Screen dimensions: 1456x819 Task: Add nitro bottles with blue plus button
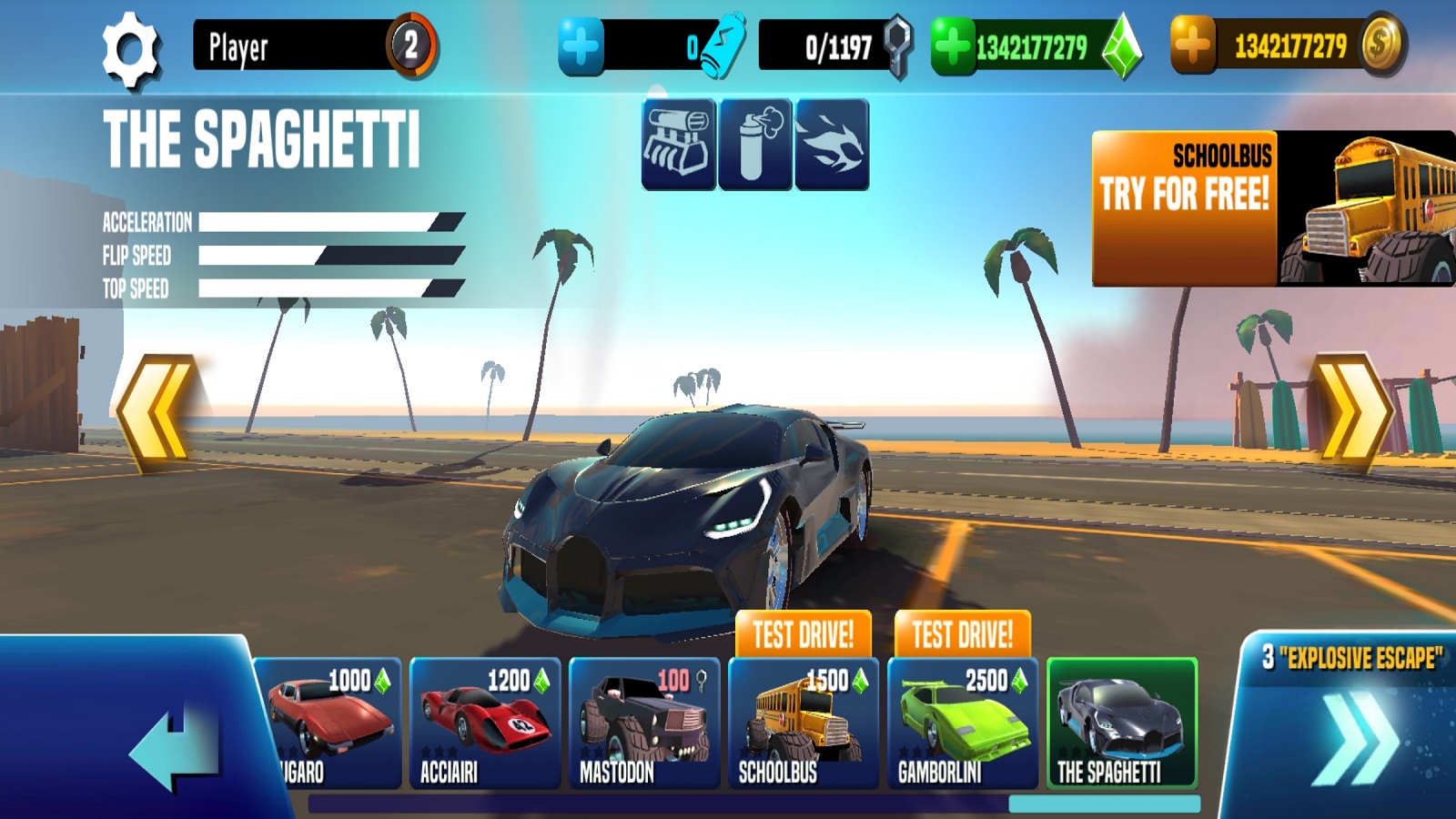pos(581,45)
